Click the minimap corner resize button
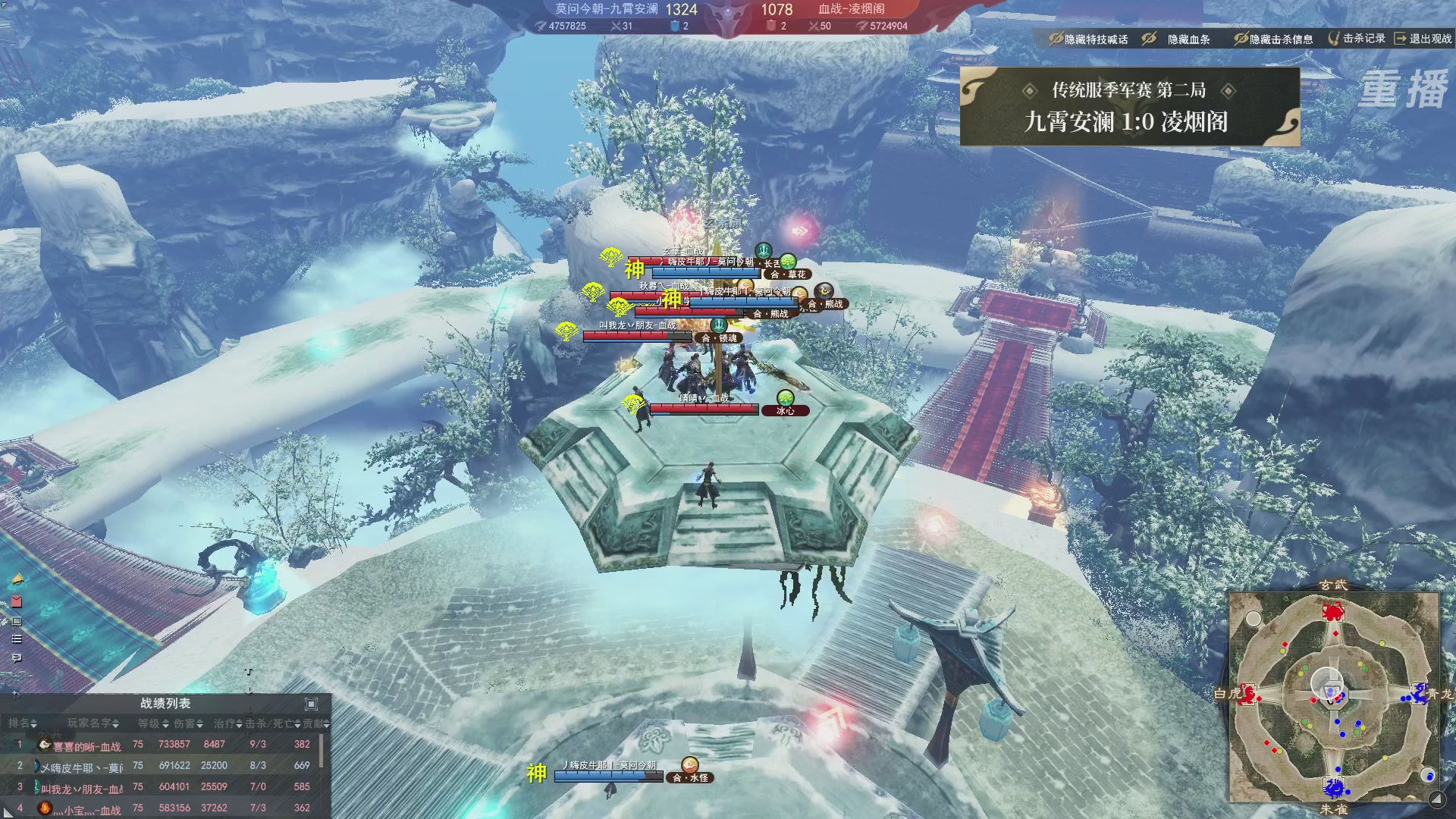Image resolution: width=1456 pixels, height=819 pixels. (1436, 799)
